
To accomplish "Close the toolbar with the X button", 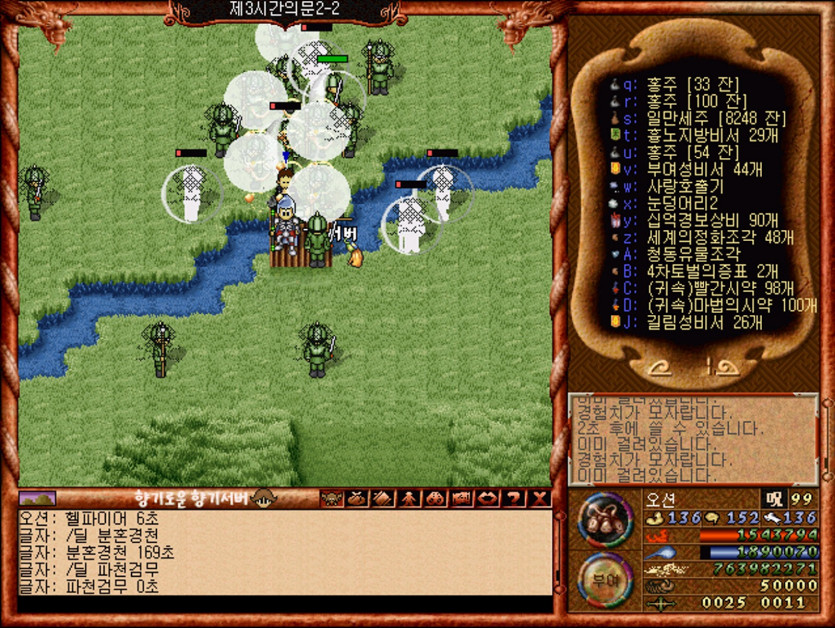I will pyautogui.click(x=540, y=498).
